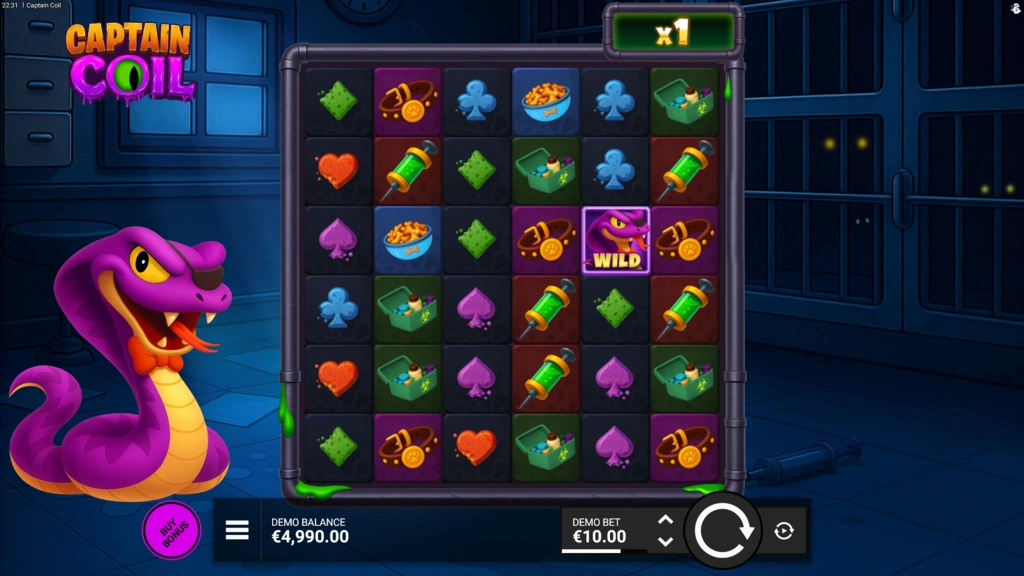This screenshot has width=1024, height=576.
Task: Increase the demo bet amount
Action: coord(665,520)
